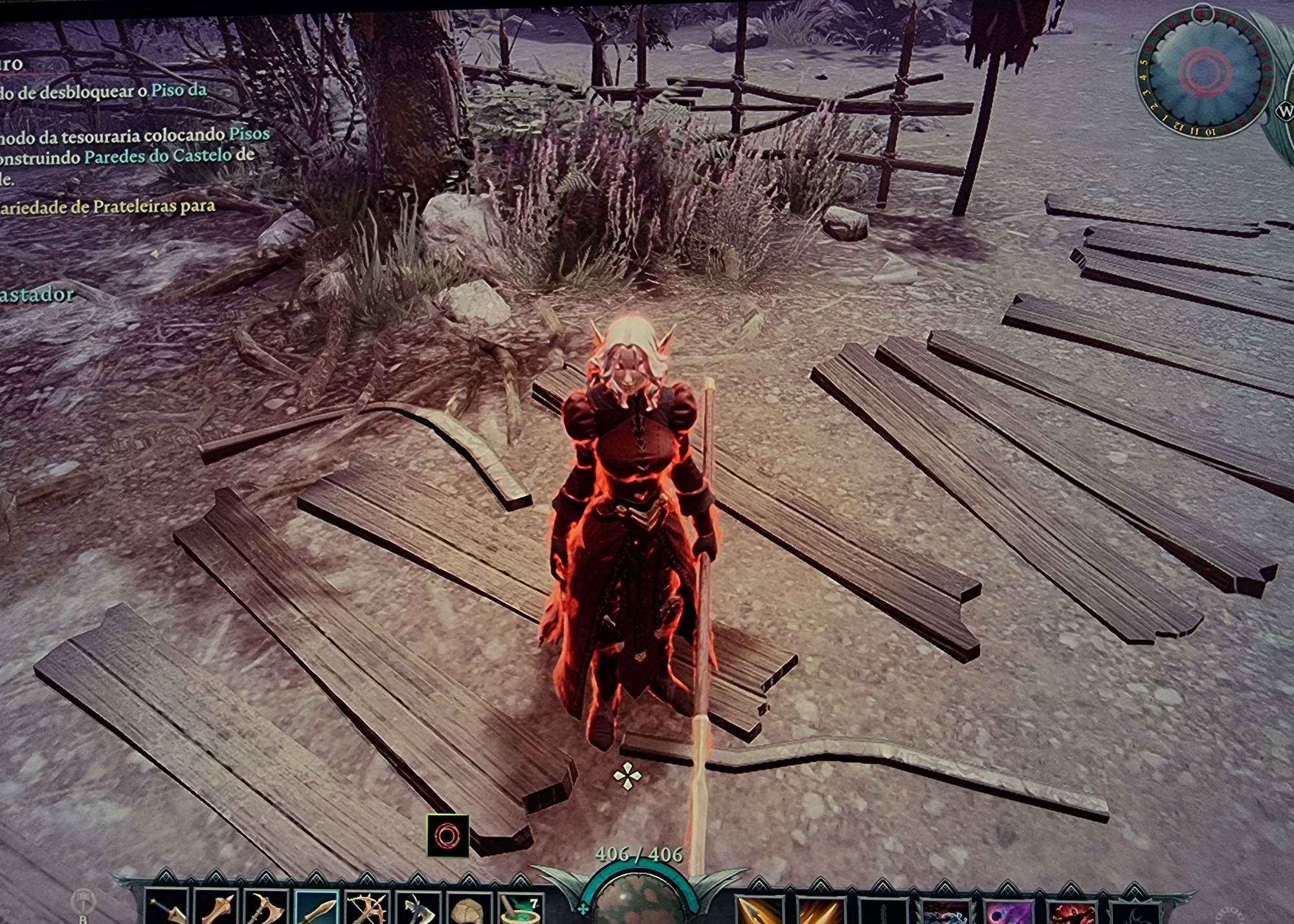This screenshot has width=1294, height=924.
Task: Click the red ring buff icon
Action: click(447, 835)
